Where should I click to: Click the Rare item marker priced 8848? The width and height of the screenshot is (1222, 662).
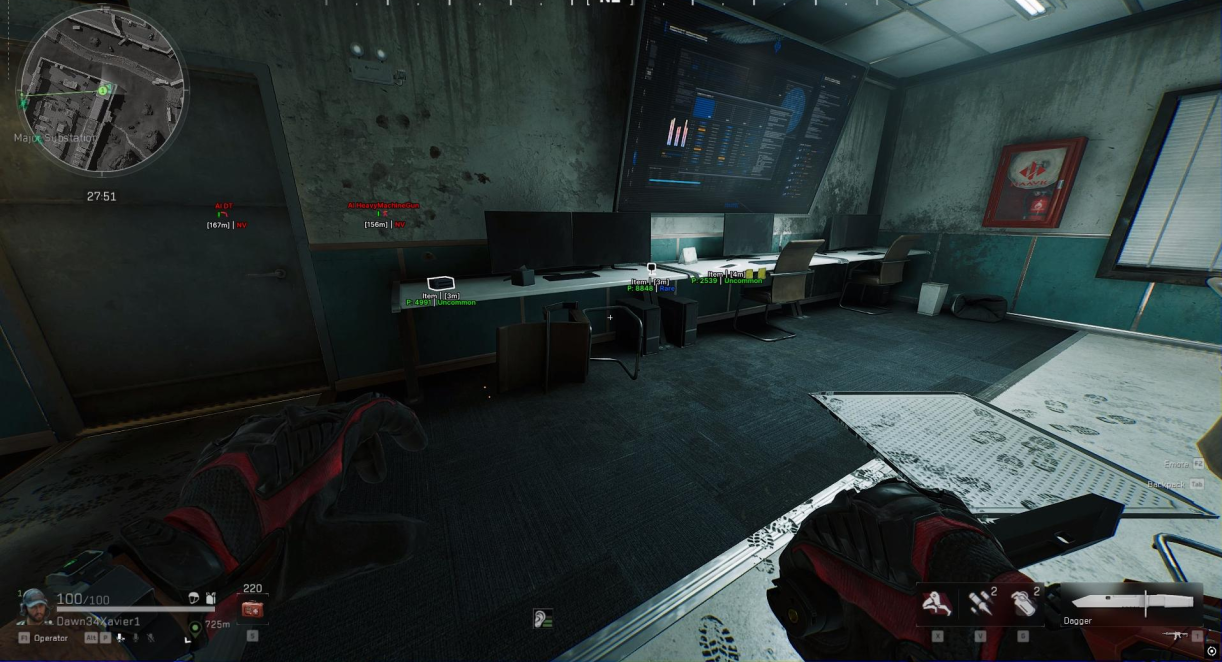point(652,269)
